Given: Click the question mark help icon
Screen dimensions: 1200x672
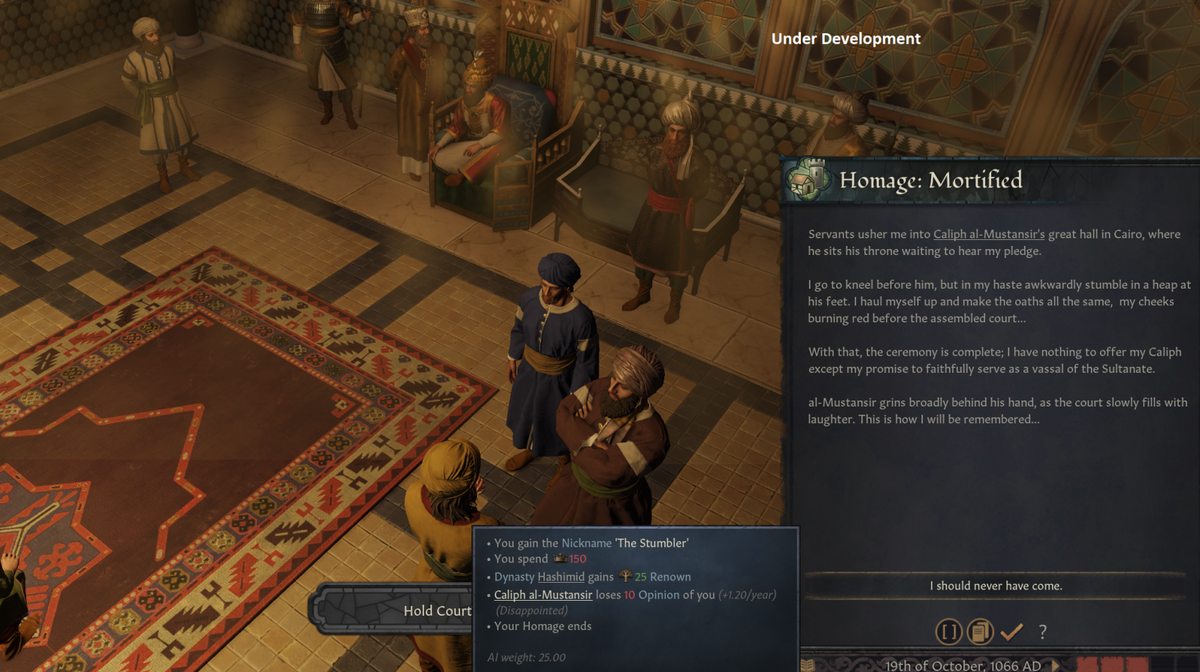Looking at the screenshot, I should tap(1042, 631).
